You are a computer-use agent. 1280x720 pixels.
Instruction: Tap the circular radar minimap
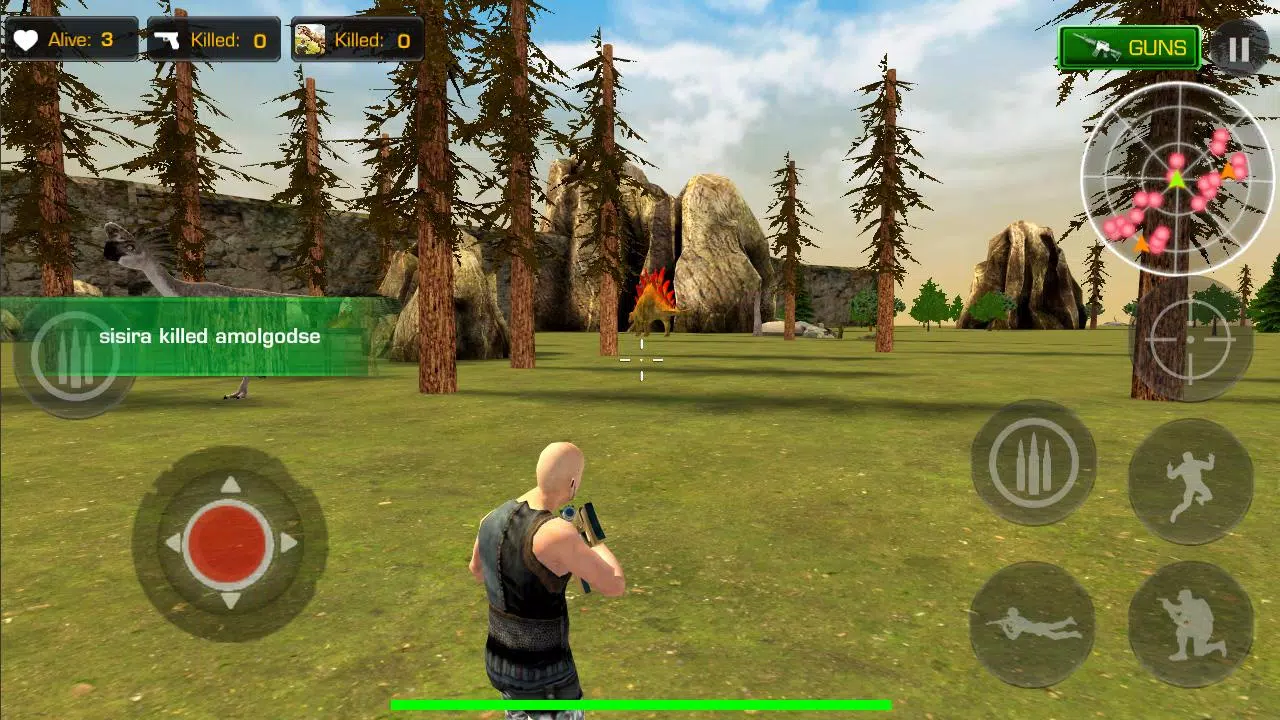[1177, 179]
